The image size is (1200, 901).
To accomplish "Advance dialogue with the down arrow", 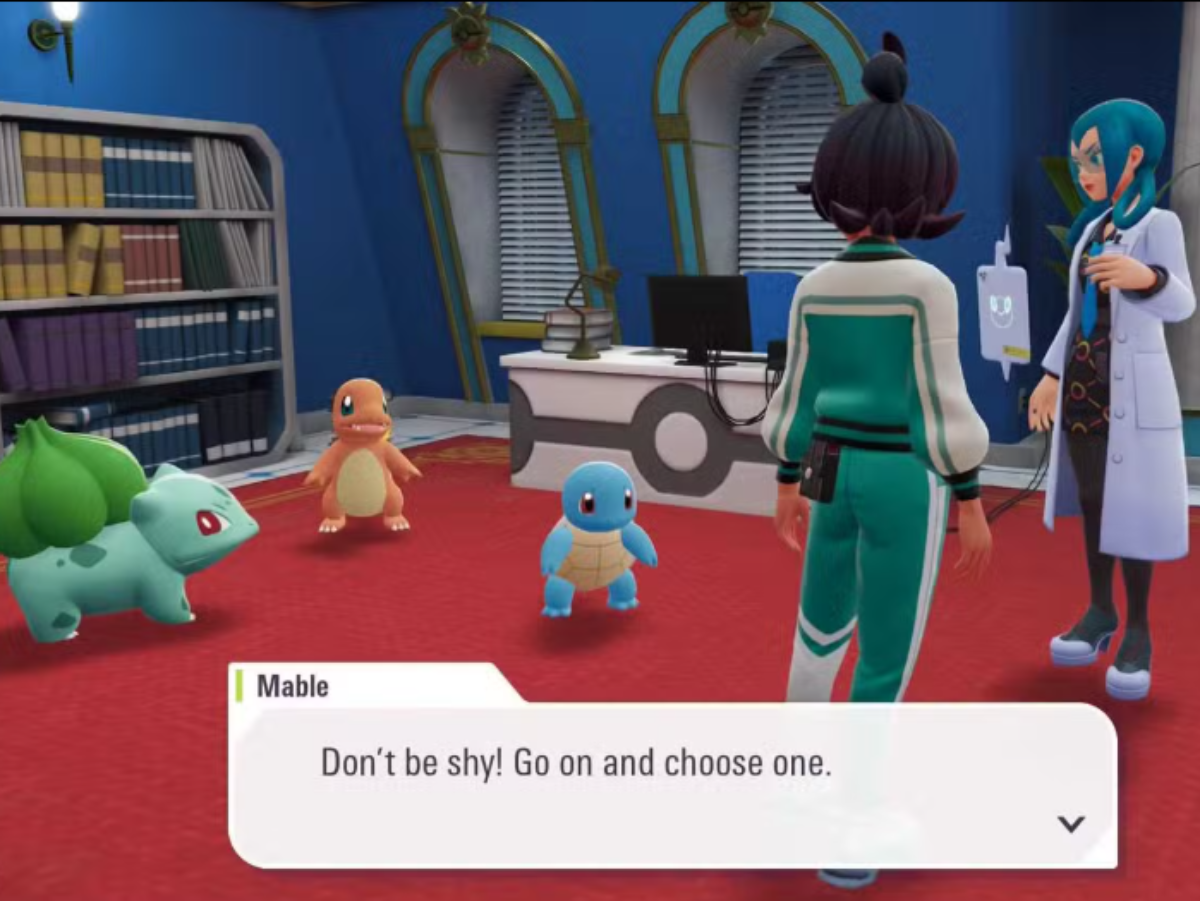I will [1071, 824].
